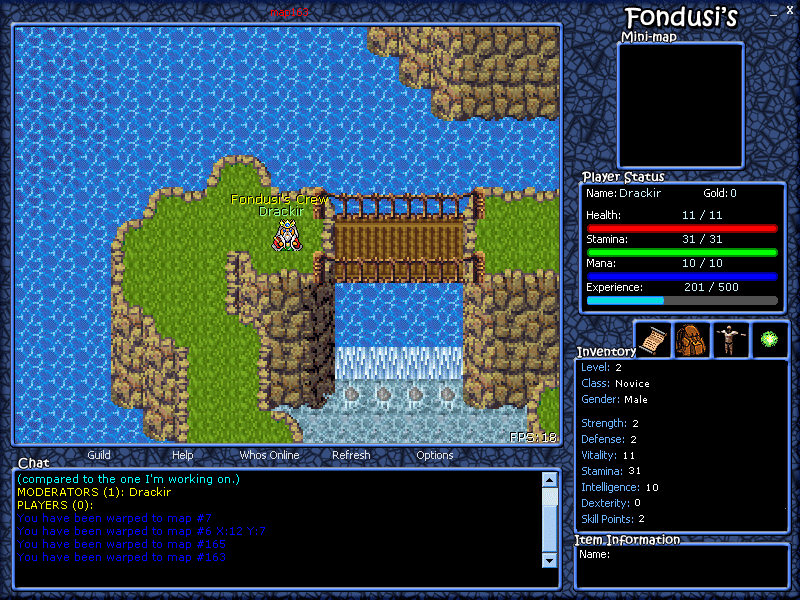Viewport: 800px width, 600px height.
Task: Click the chat scrollbar down arrow
Action: coord(550,560)
